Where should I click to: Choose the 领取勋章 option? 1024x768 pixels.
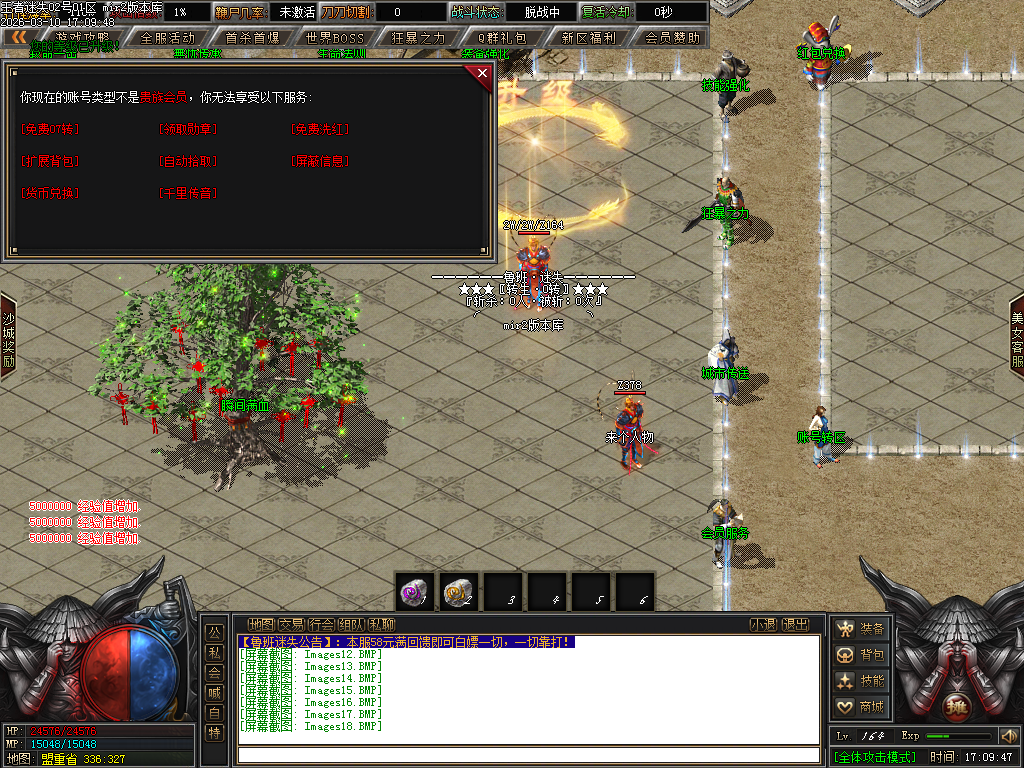point(187,129)
